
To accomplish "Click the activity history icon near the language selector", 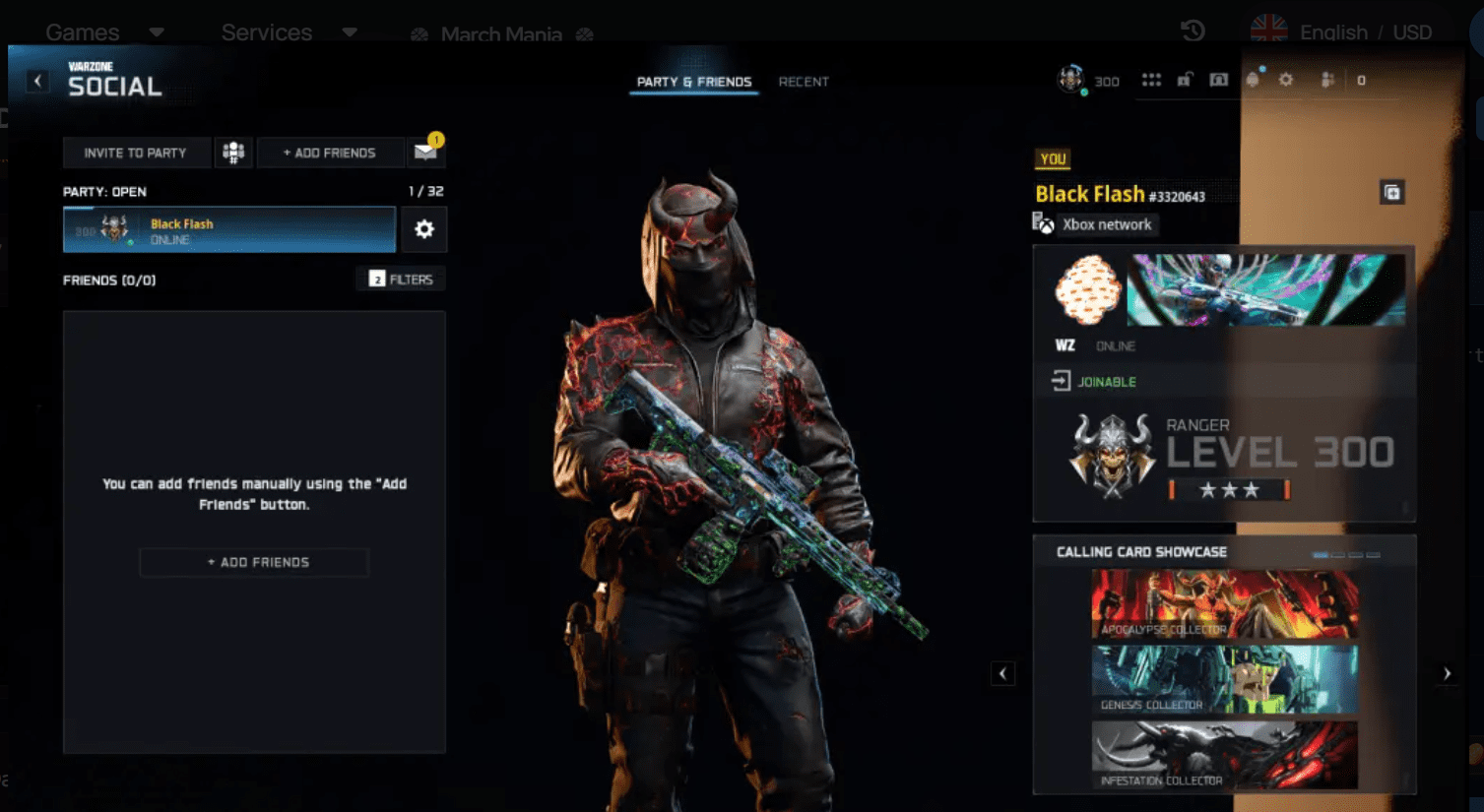I will [1192, 31].
